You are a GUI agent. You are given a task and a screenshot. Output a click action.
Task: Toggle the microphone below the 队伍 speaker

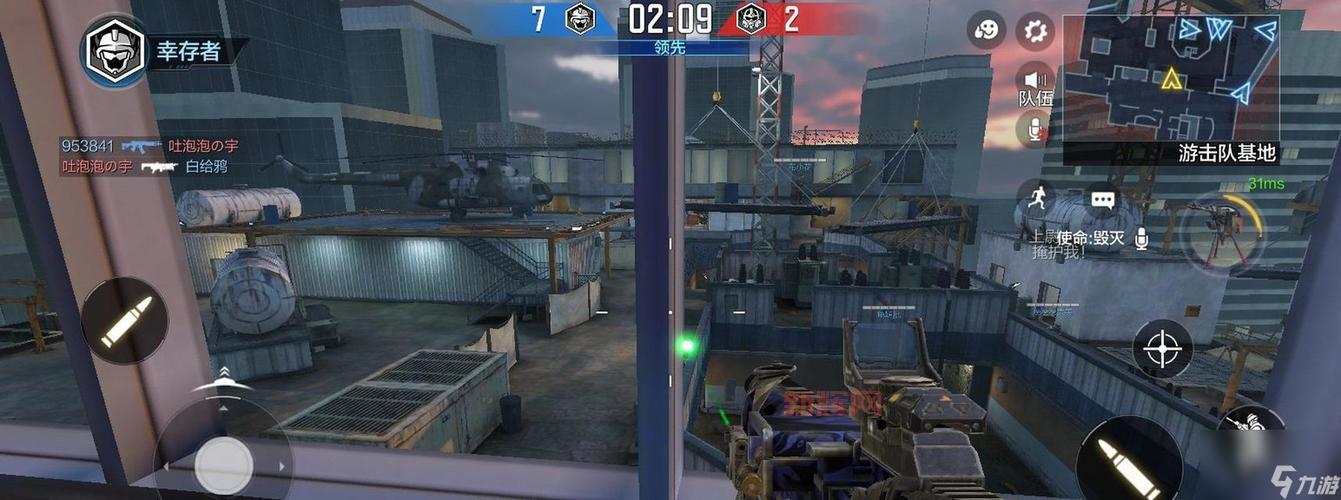click(x=1035, y=128)
